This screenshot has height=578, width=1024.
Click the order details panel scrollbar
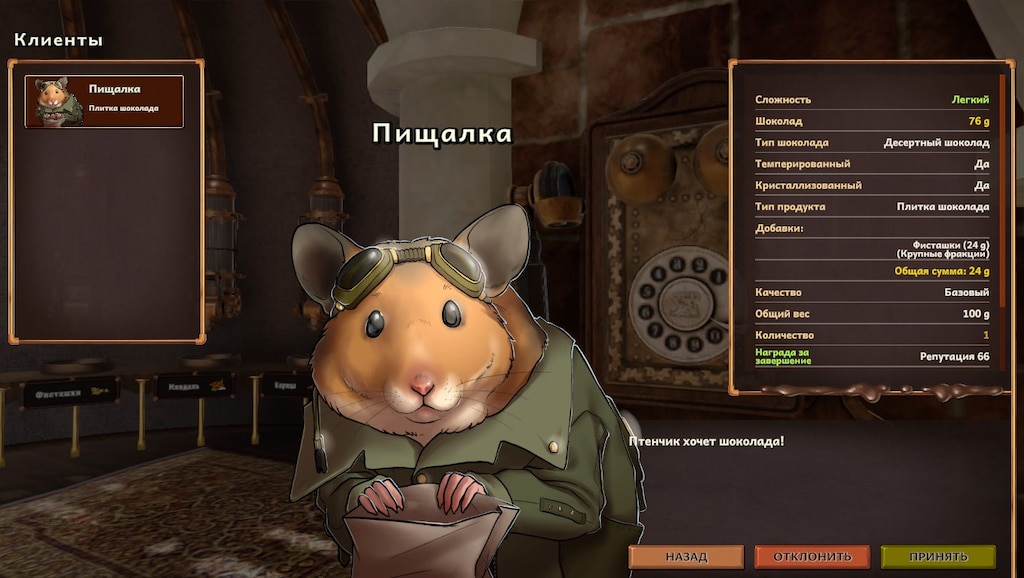coord(1002,190)
